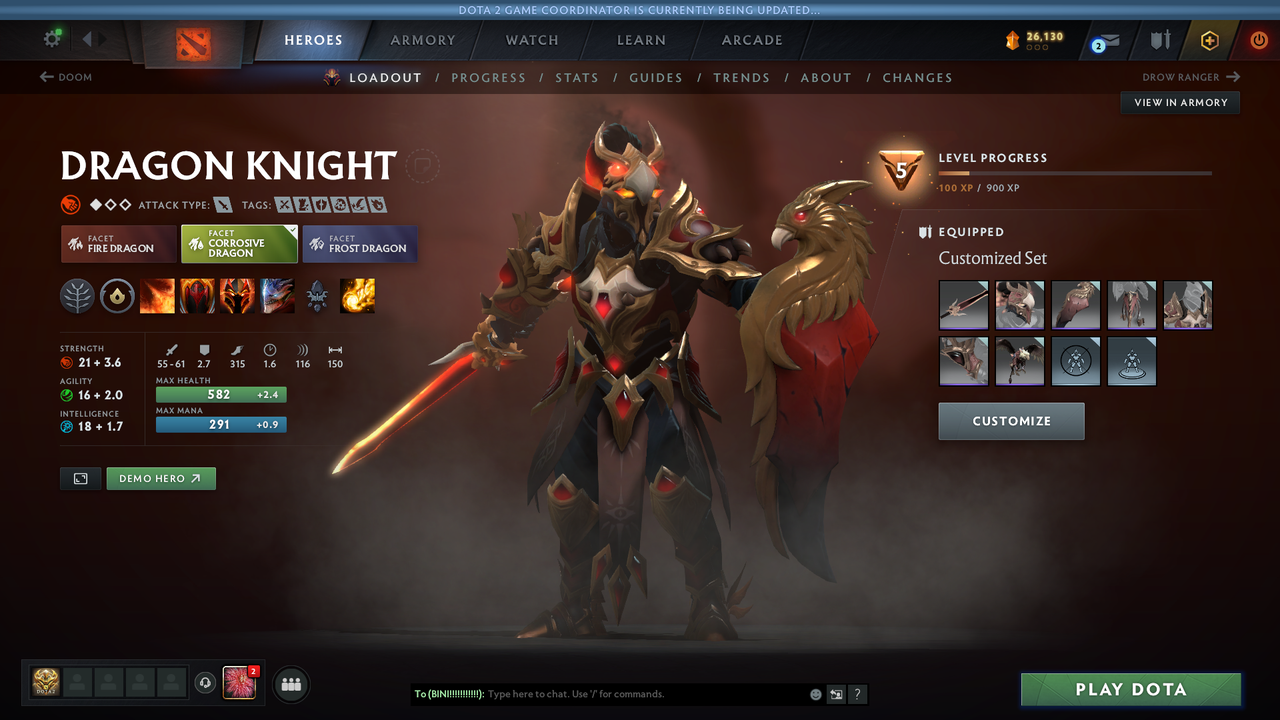Click the settings gear icon
Image resolution: width=1280 pixels, height=720 pixels.
[52, 38]
